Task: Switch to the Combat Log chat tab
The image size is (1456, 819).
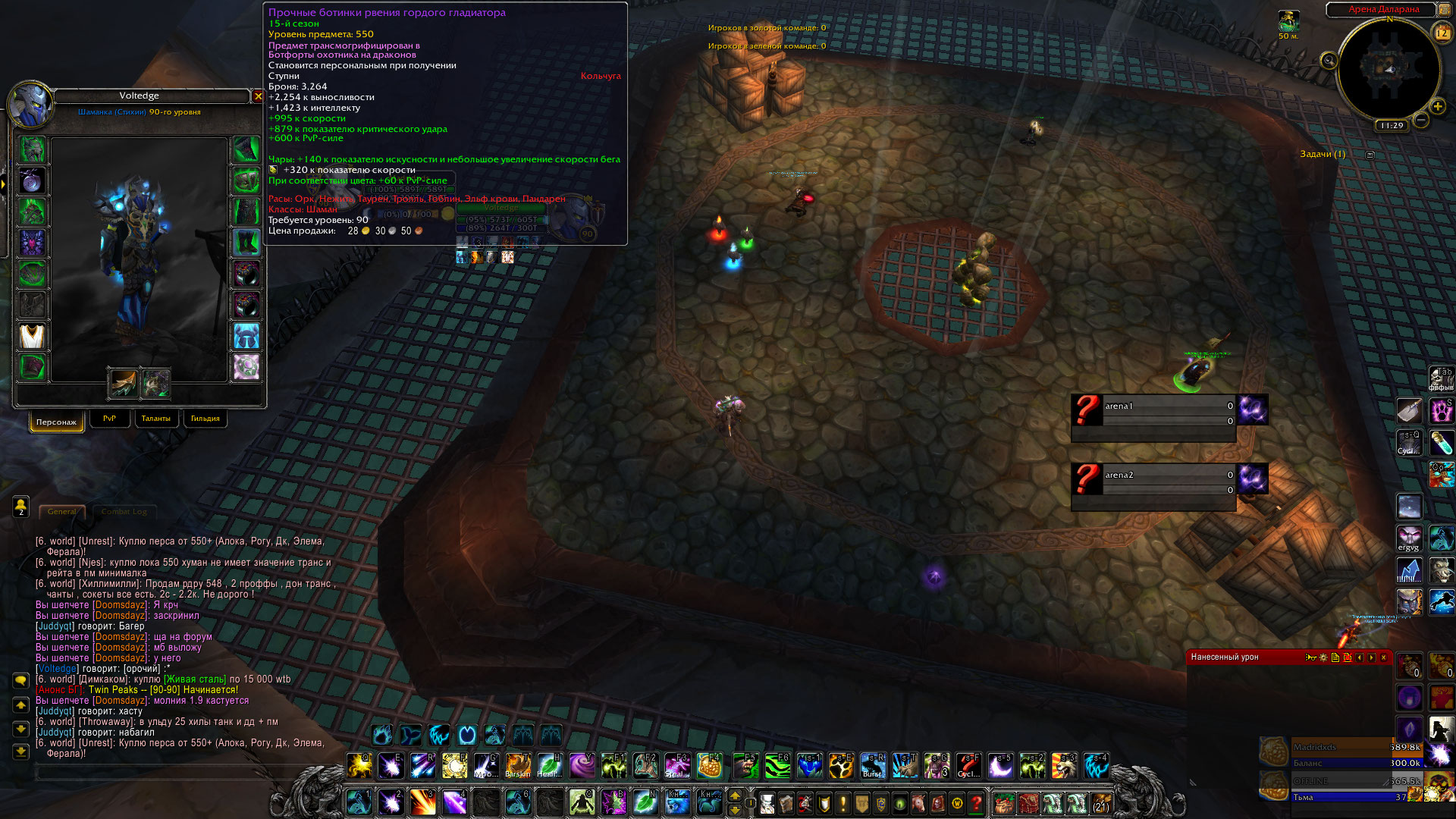Action: click(124, 512)
